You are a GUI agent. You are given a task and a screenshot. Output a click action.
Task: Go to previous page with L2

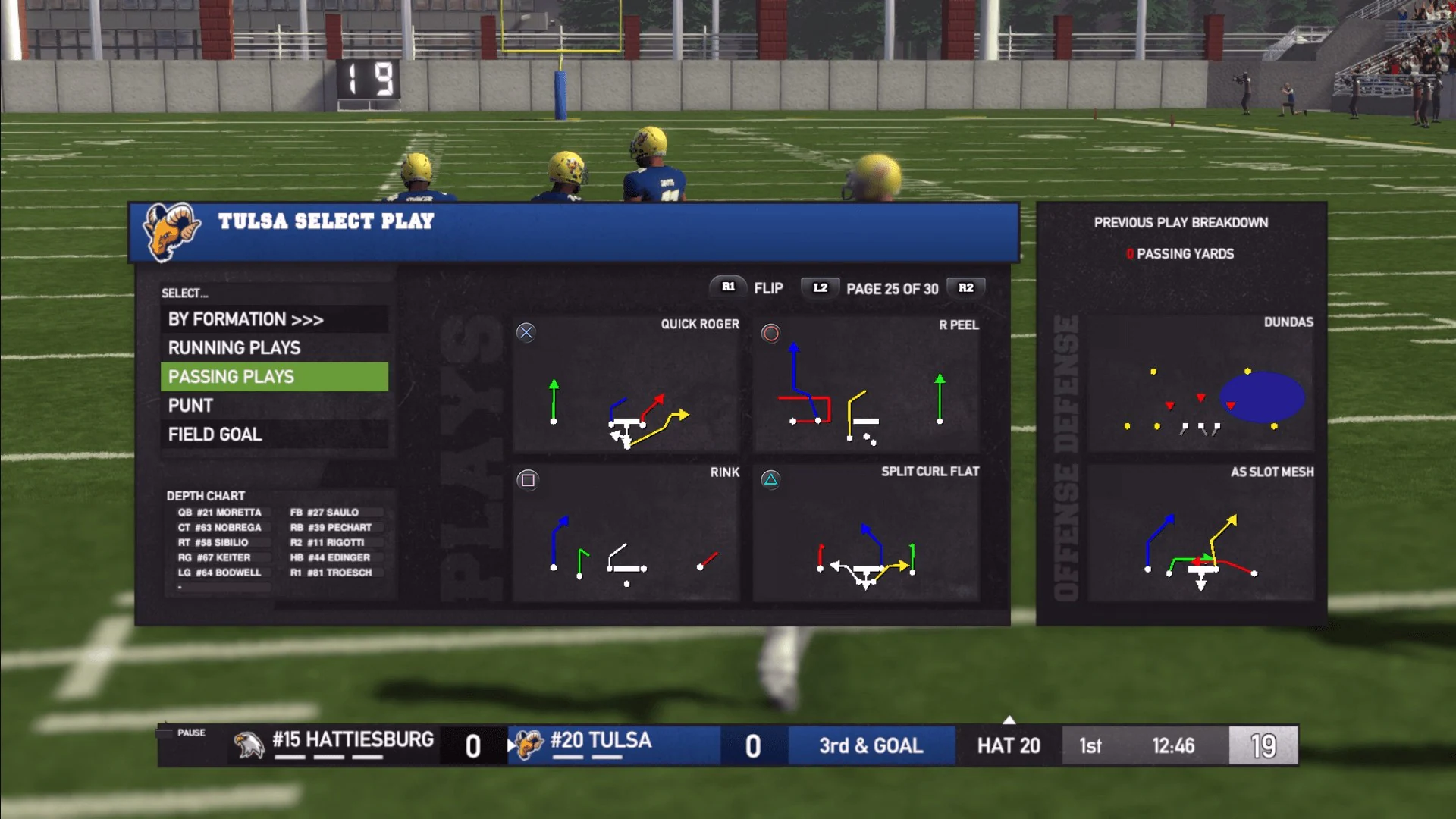819,289
